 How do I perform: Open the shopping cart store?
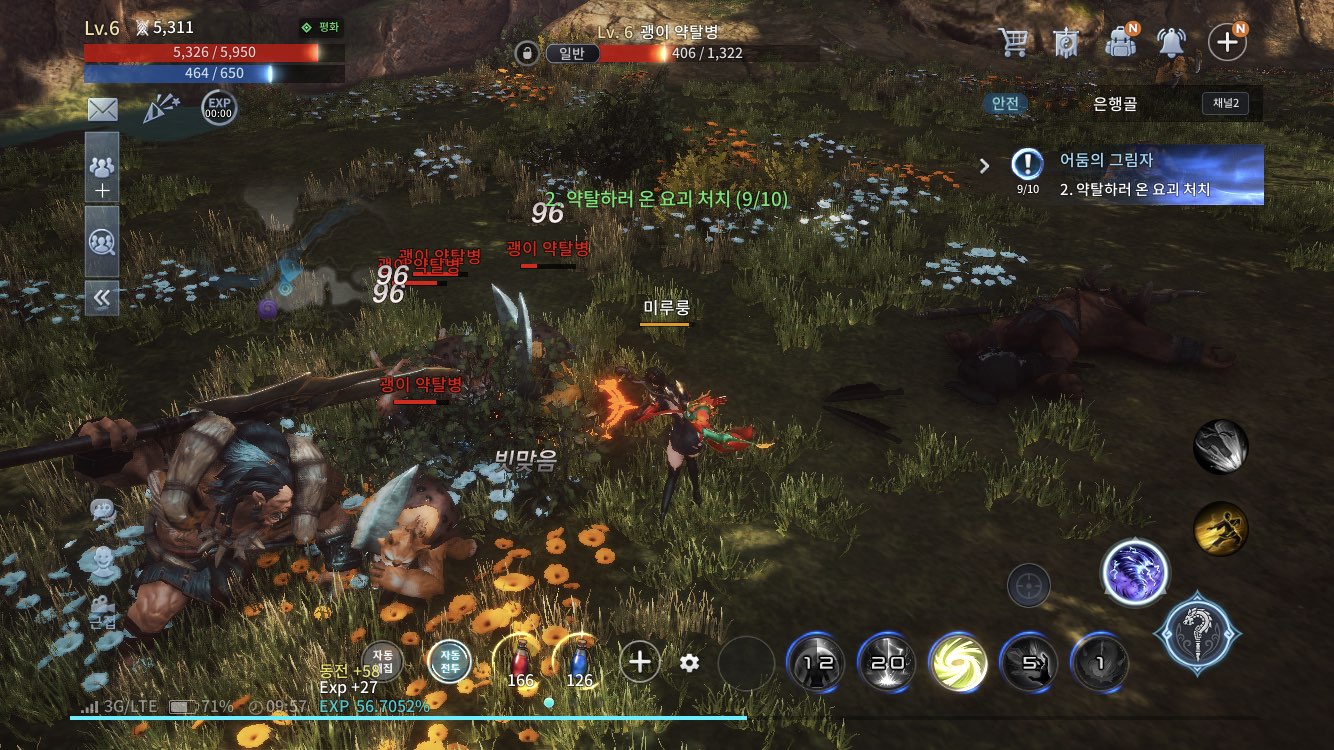pyautogui.click(x=1013, y=42)
